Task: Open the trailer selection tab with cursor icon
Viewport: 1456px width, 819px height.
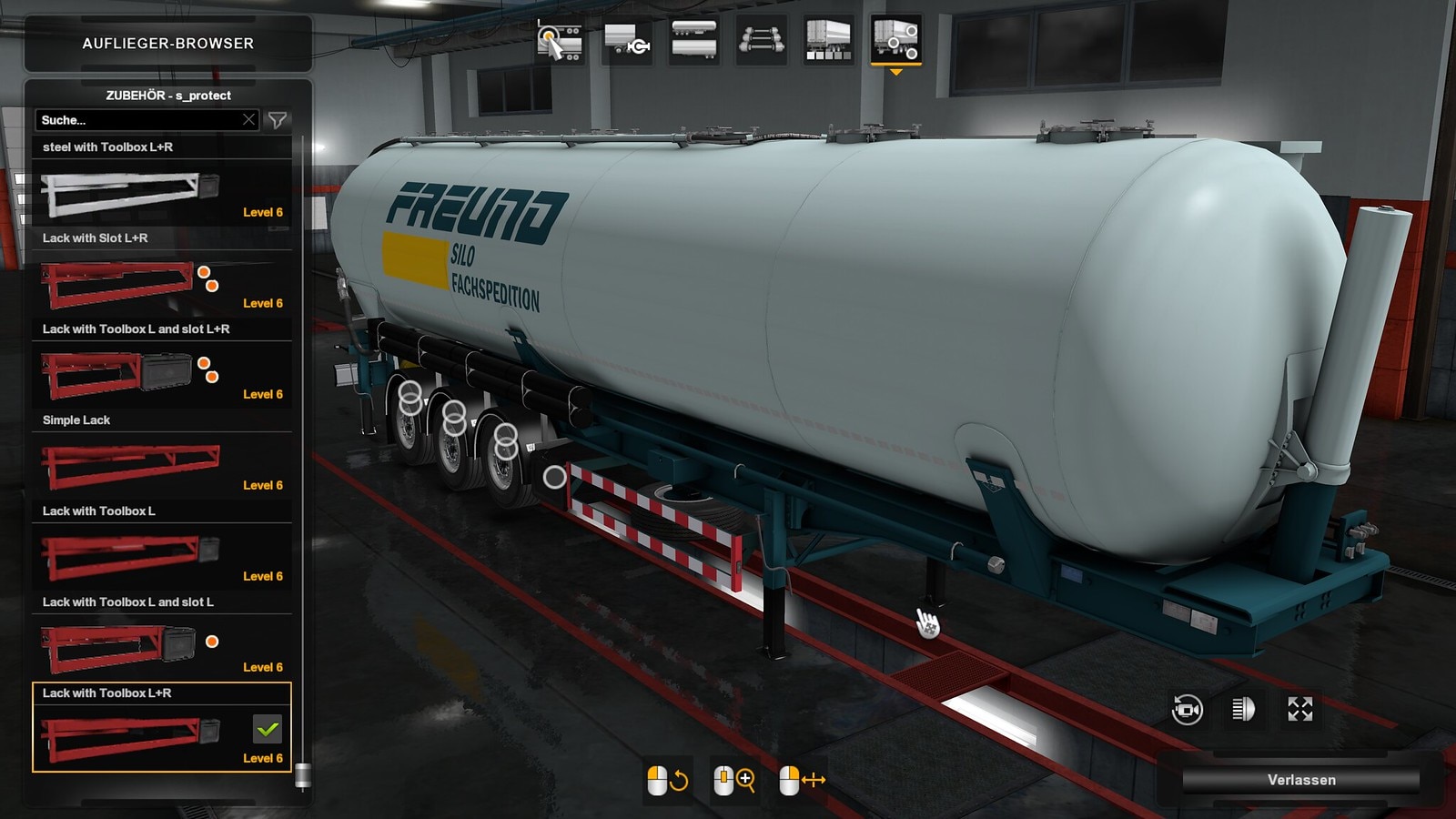Action: pos(559,41)
